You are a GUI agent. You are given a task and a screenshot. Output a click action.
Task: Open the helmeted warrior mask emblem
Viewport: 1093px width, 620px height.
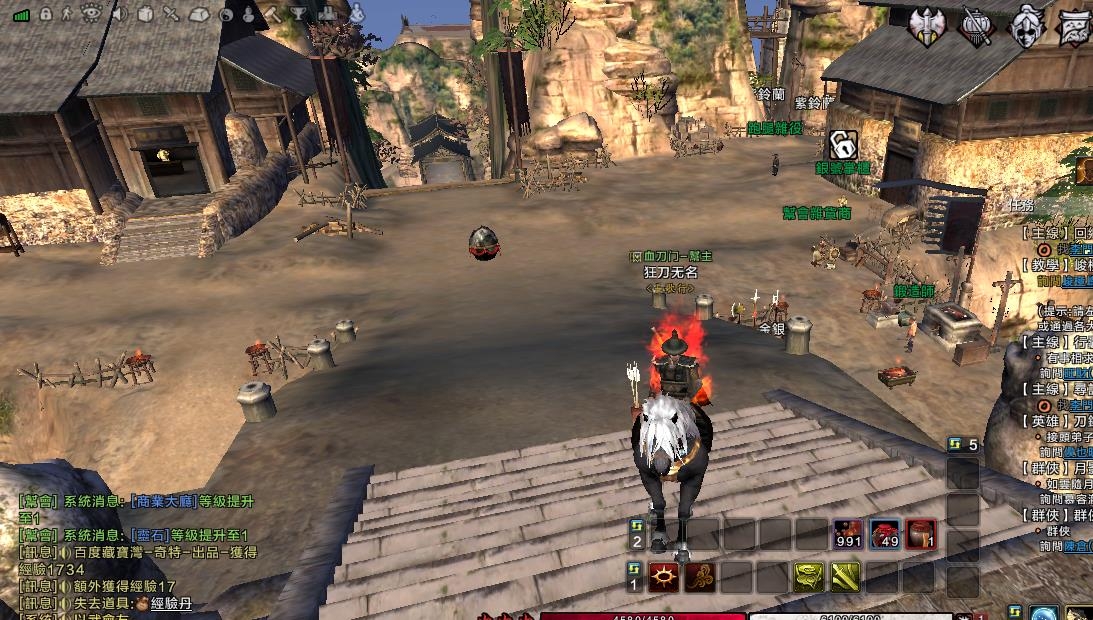(x=1026, y=25)
